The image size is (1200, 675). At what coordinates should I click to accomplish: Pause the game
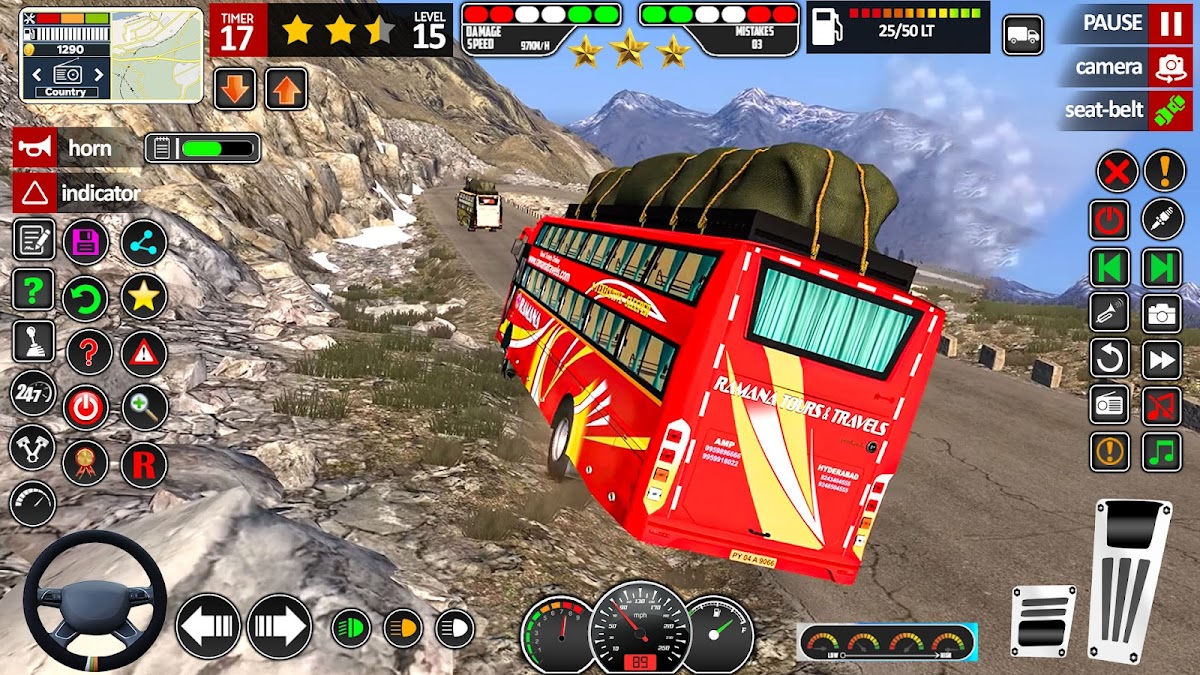1169,23
